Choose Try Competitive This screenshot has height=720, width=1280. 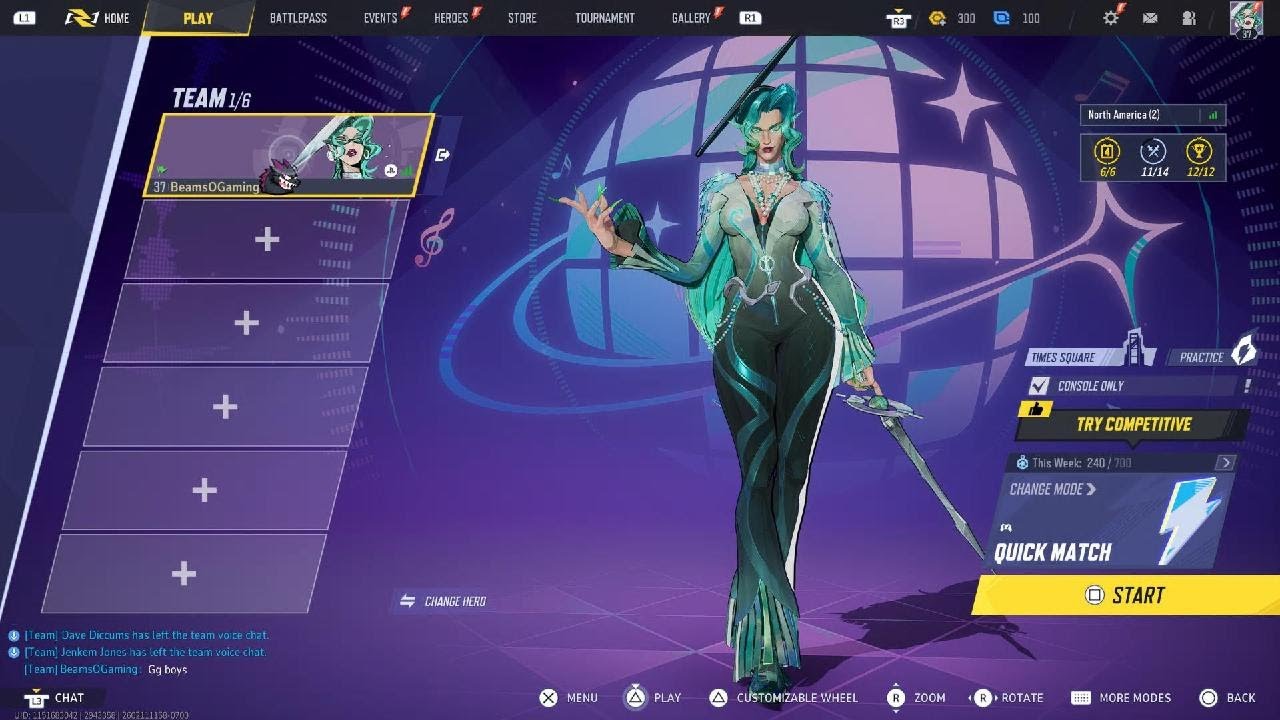tap(1133, 424)
